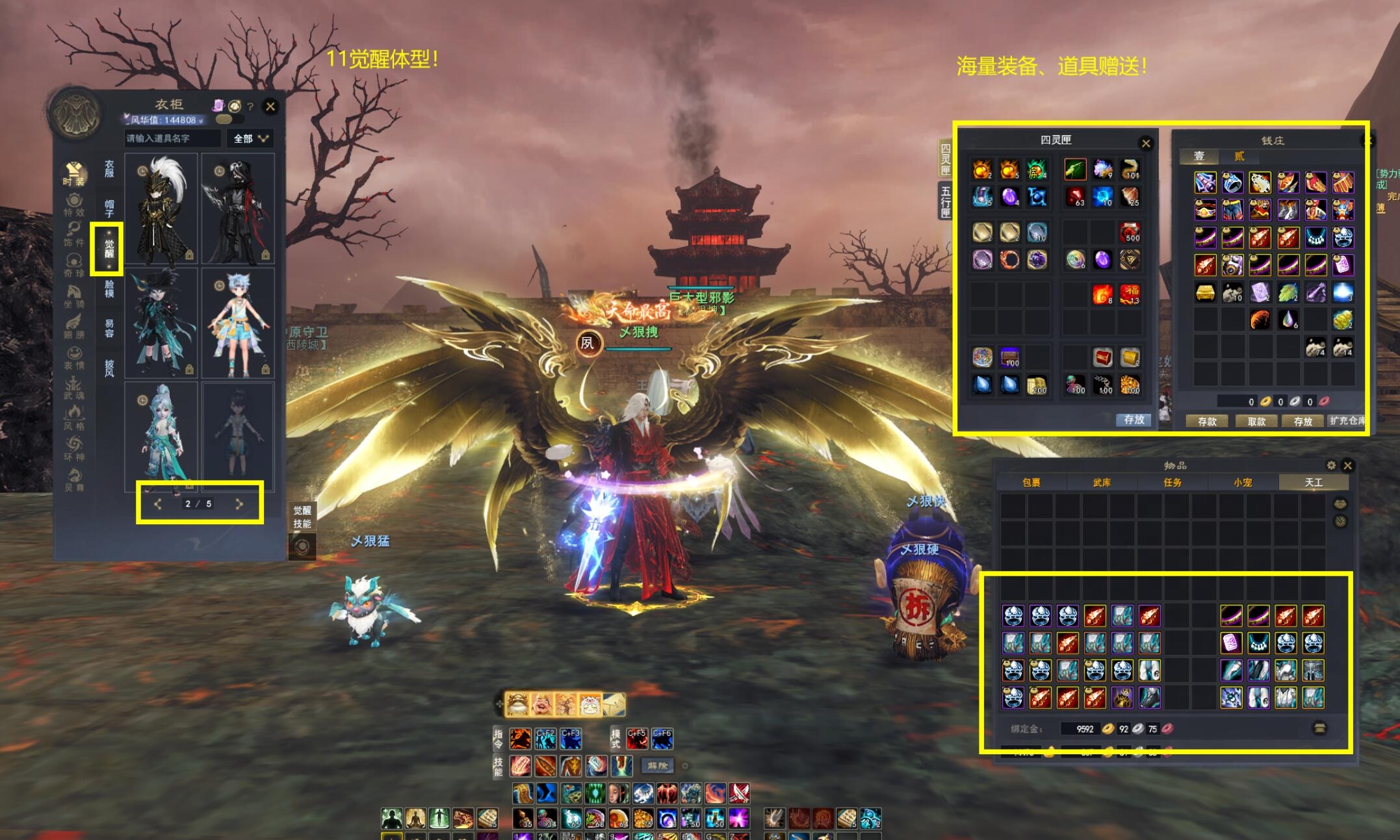1400x840 pixels.
Task: Go to the previous wardrobe page
Action: point(158,503)
